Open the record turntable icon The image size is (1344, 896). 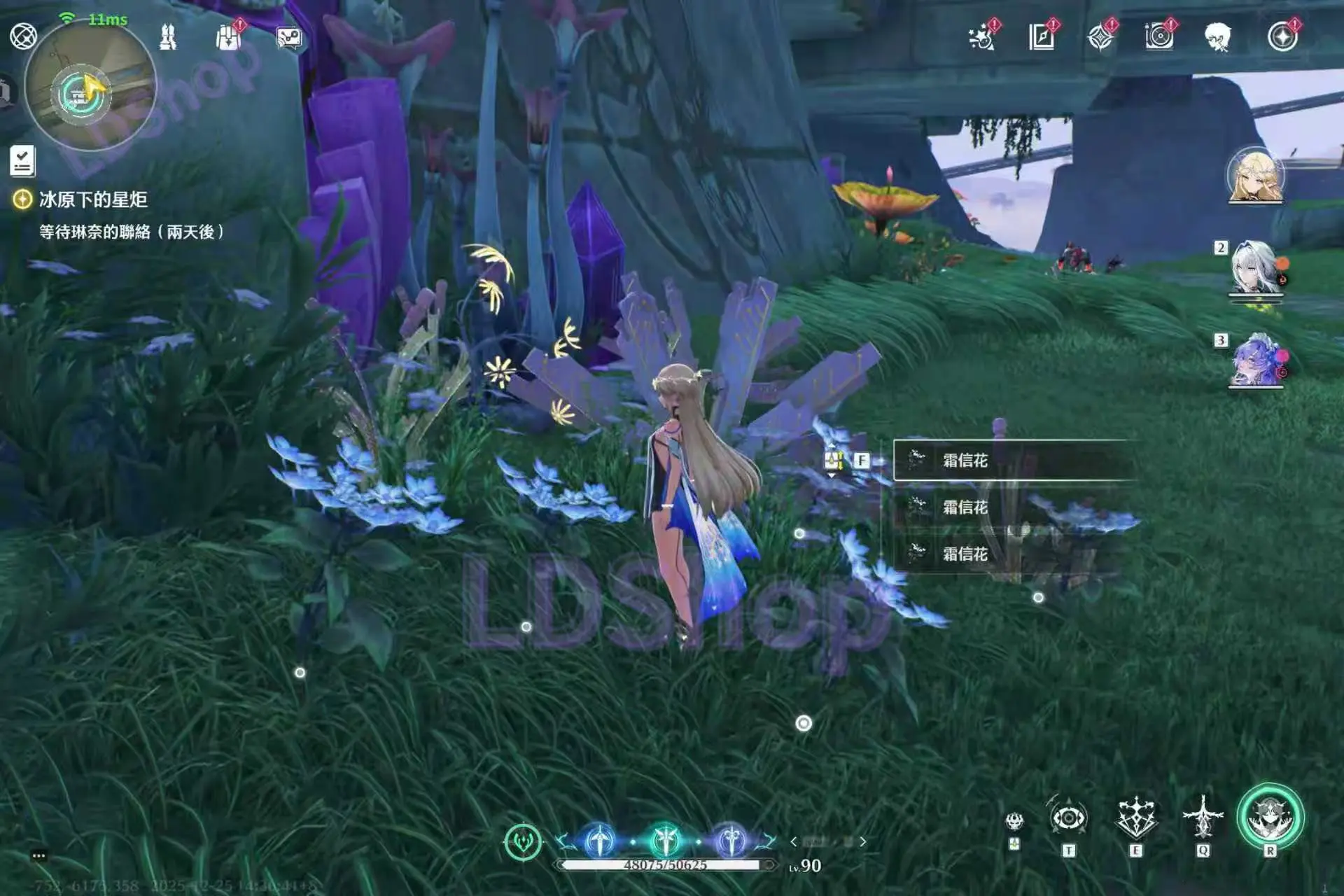pyautogui.click(x=1159, y=37)
